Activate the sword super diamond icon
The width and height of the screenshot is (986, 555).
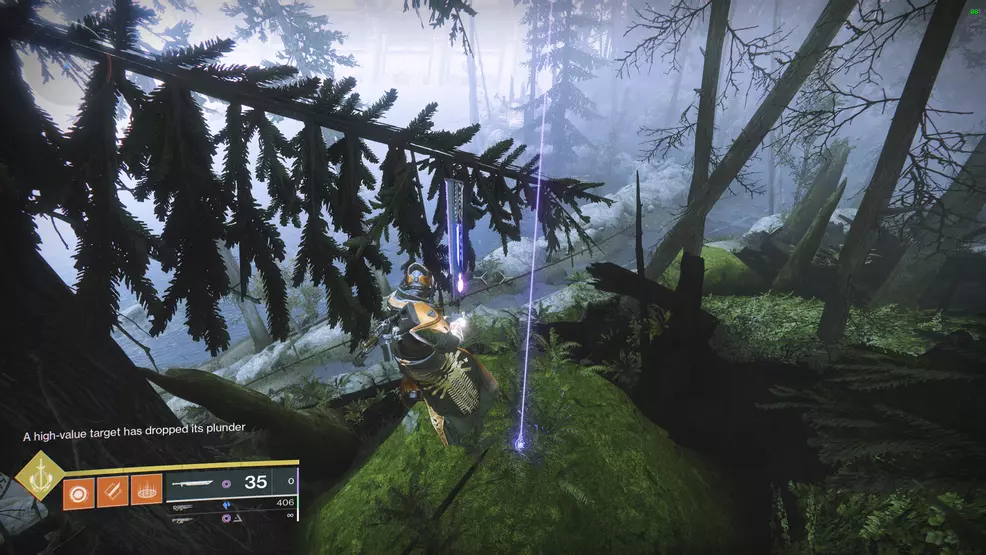(40, 475)
